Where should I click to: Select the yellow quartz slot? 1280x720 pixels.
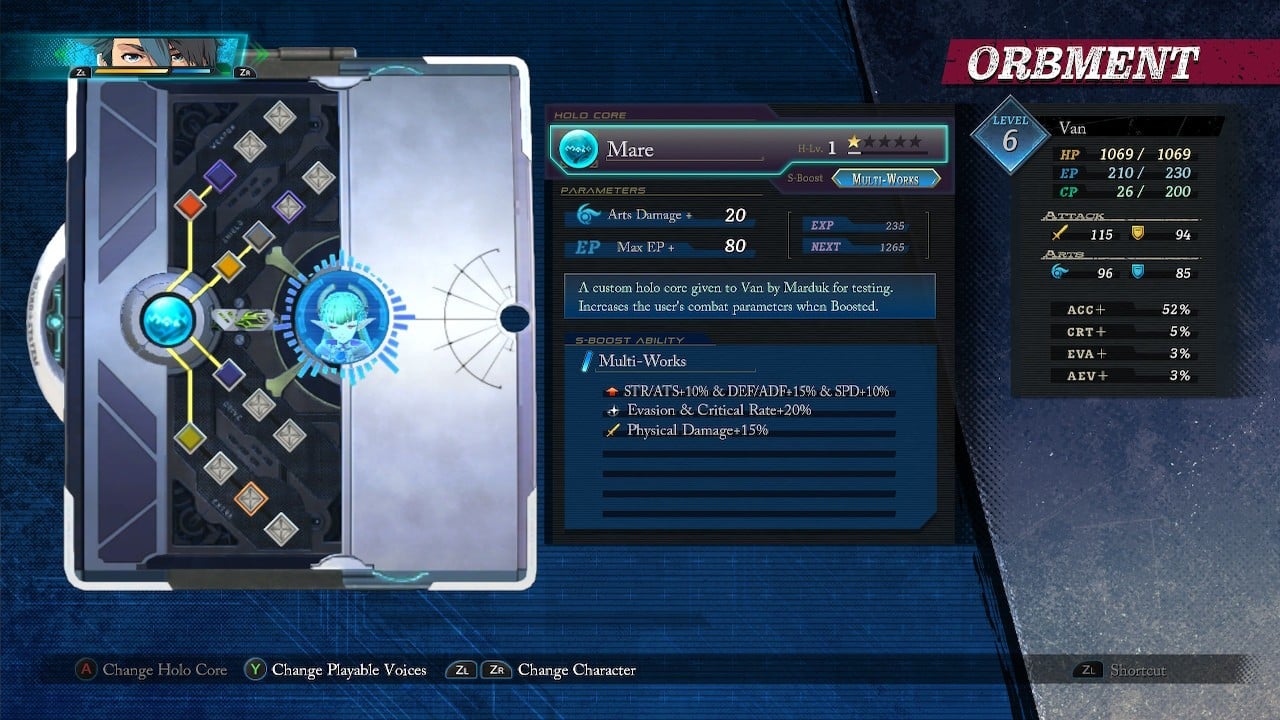[x=189, y=437]
